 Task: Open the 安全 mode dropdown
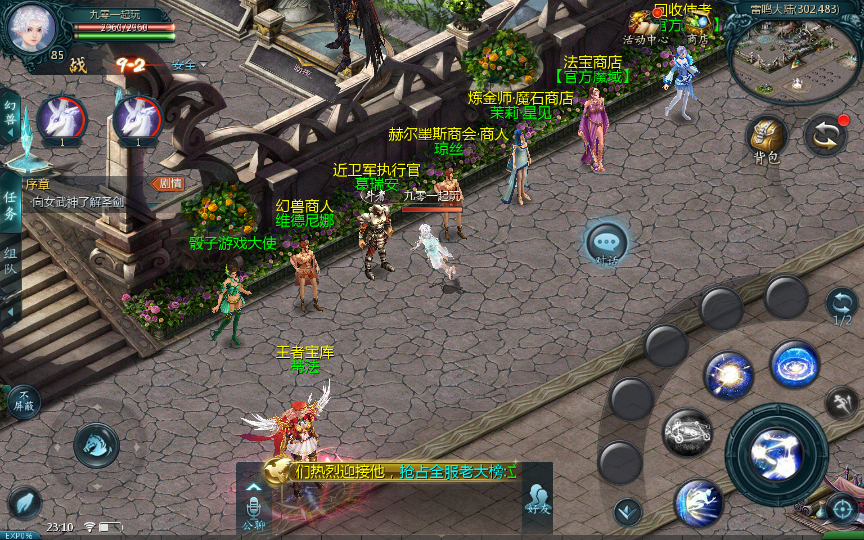point(189,66)
